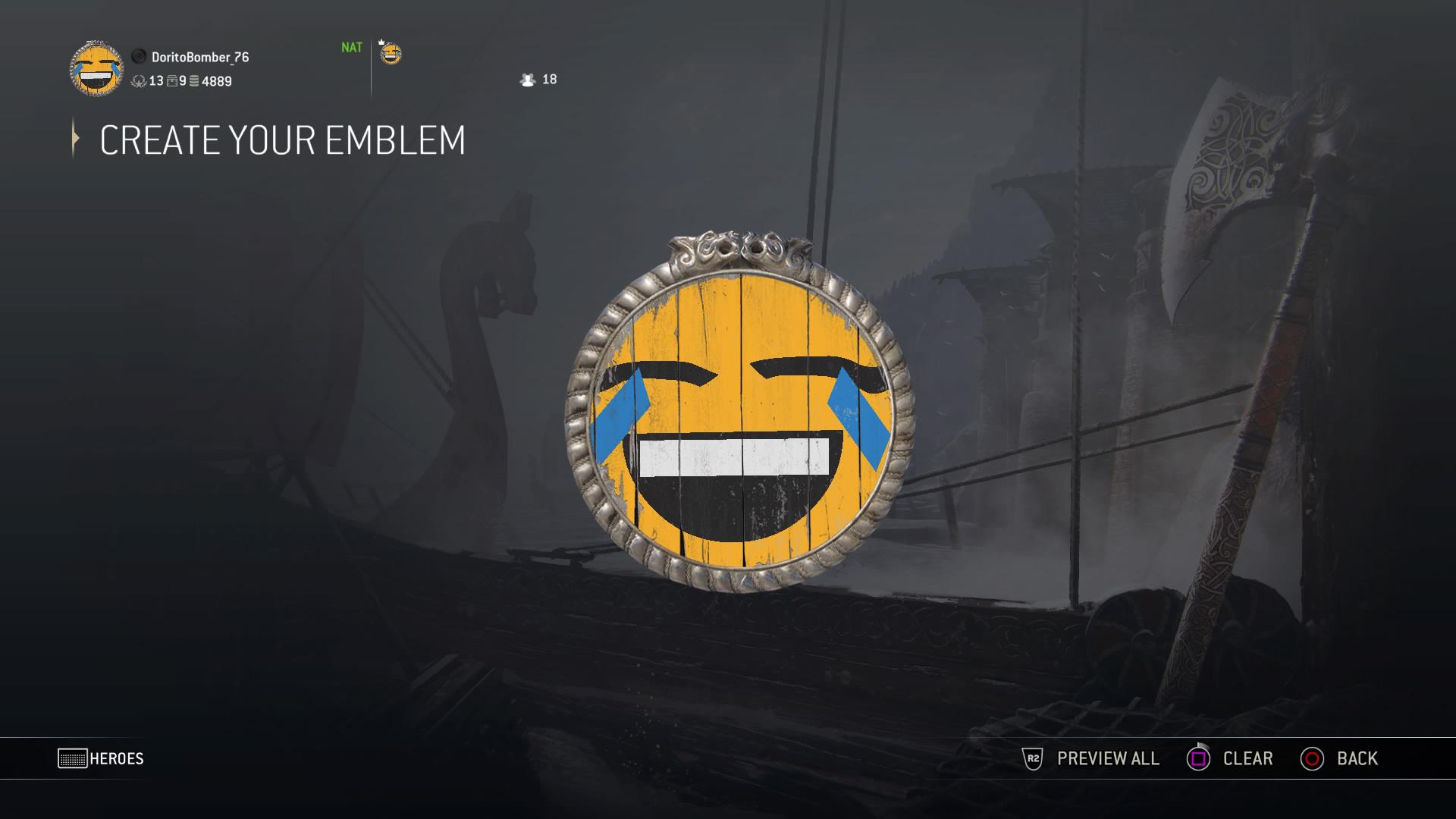The image size is (1456, 819).
Task: Click the group player count icon showing 18
Action: click(x=528, y=80)
